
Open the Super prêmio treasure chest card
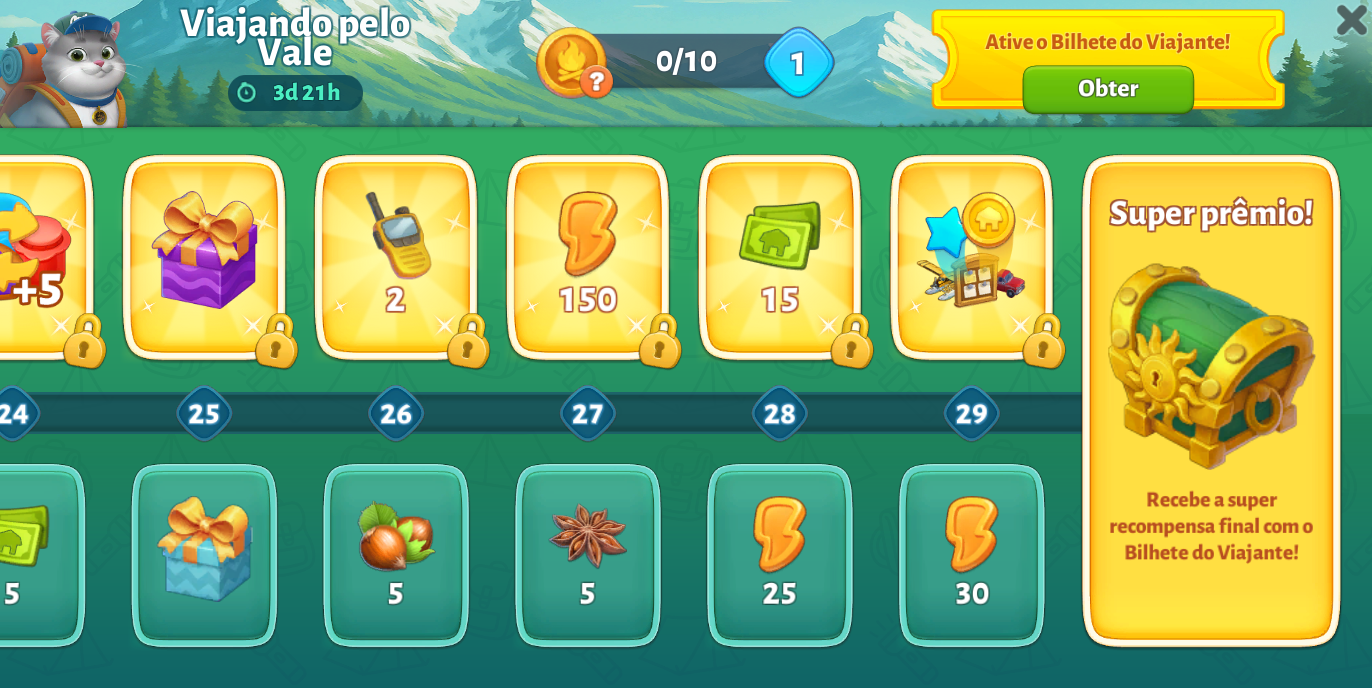pos(1211,400)
